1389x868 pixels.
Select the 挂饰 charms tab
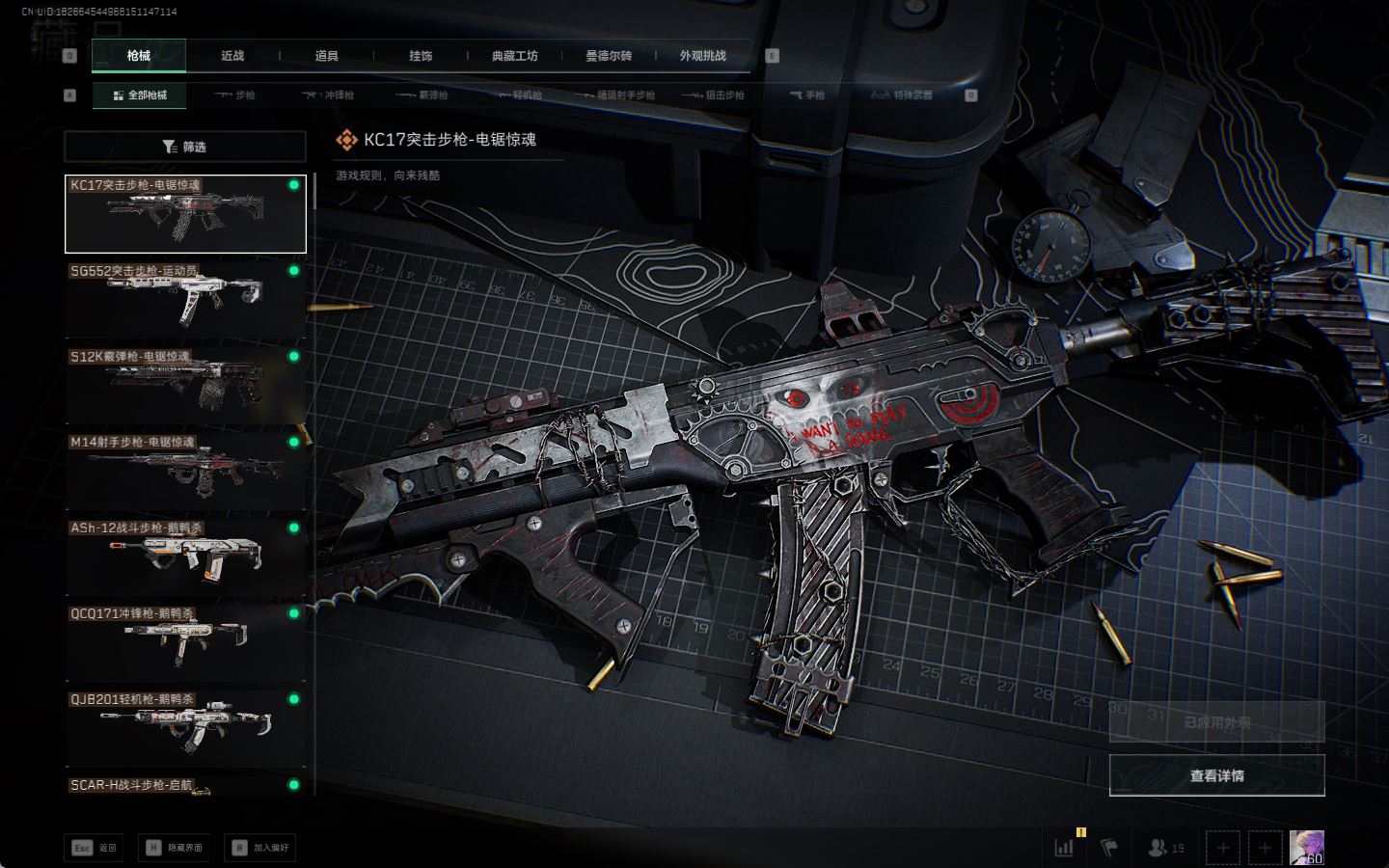421,56
